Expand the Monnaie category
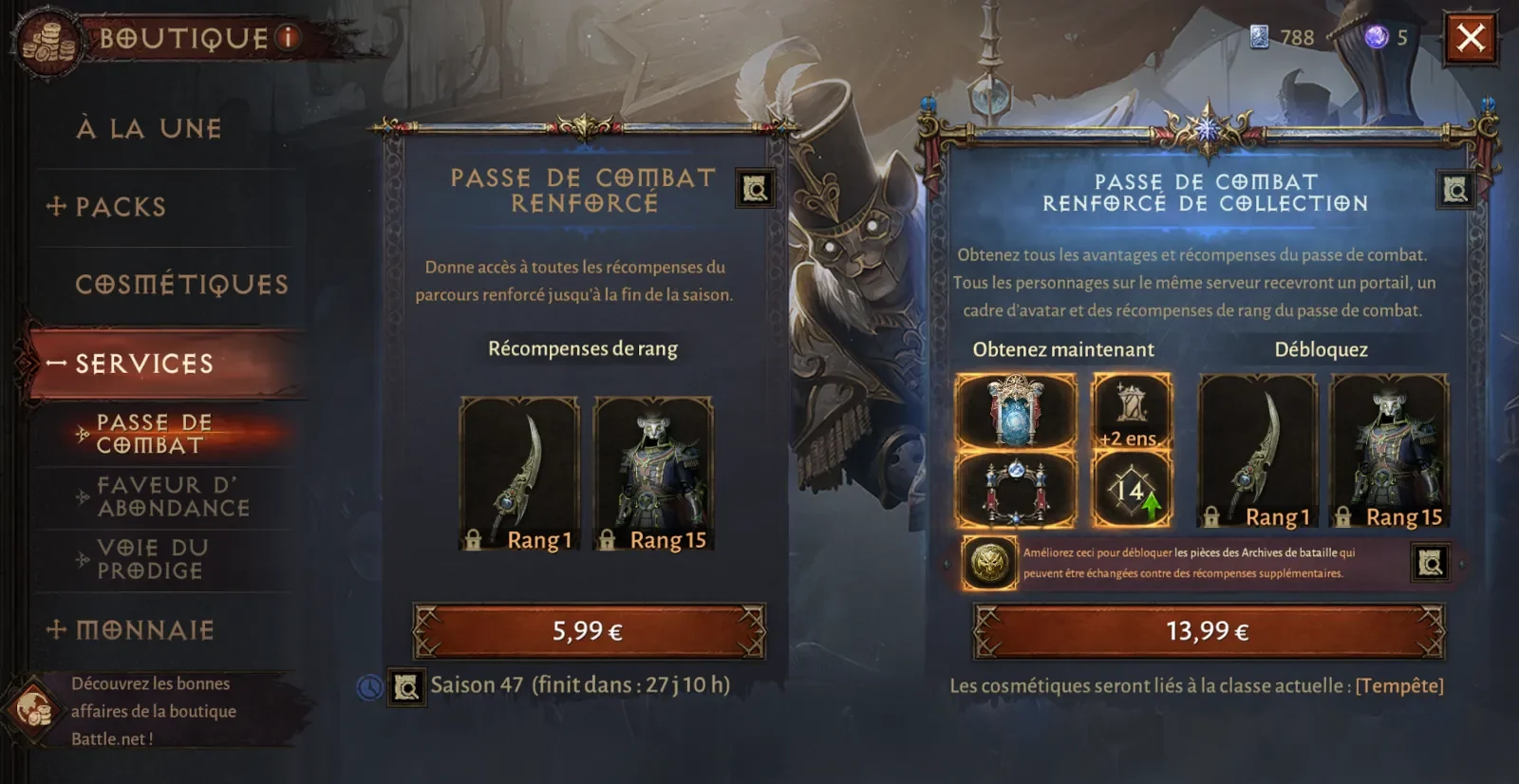Screen dimensions: 1519x784 coord(131,629)
